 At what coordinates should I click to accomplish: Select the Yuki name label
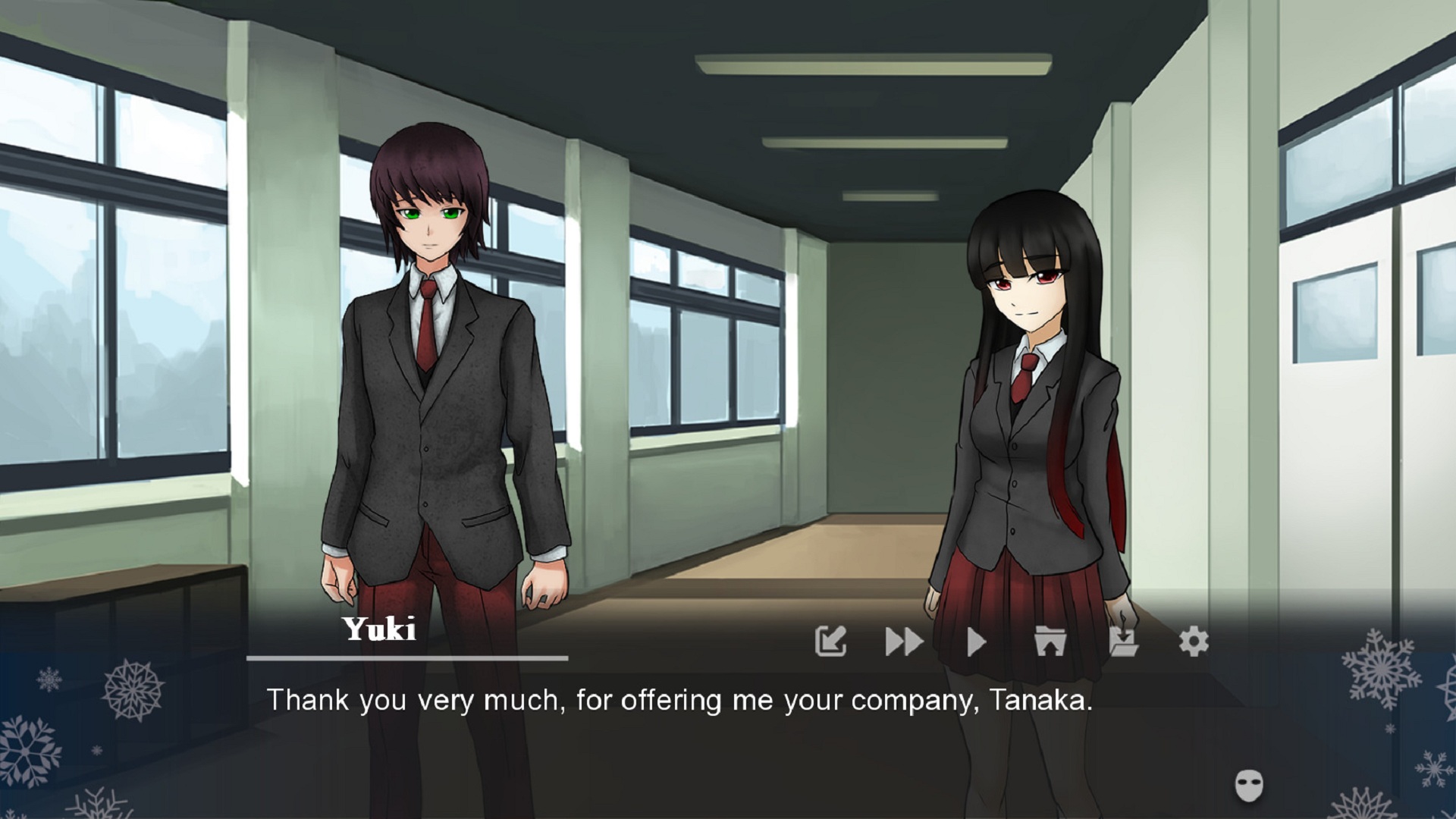click(x=378, y=631)
